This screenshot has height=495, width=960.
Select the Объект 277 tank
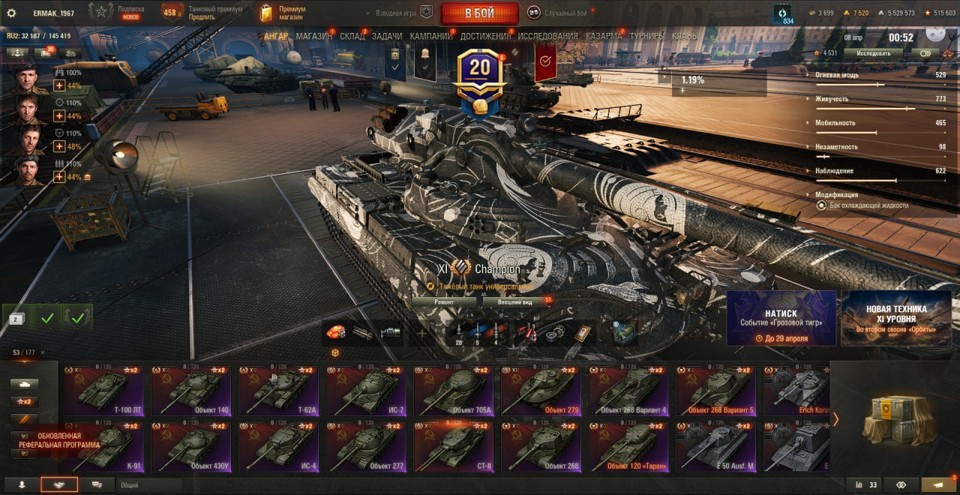point(369,445)
